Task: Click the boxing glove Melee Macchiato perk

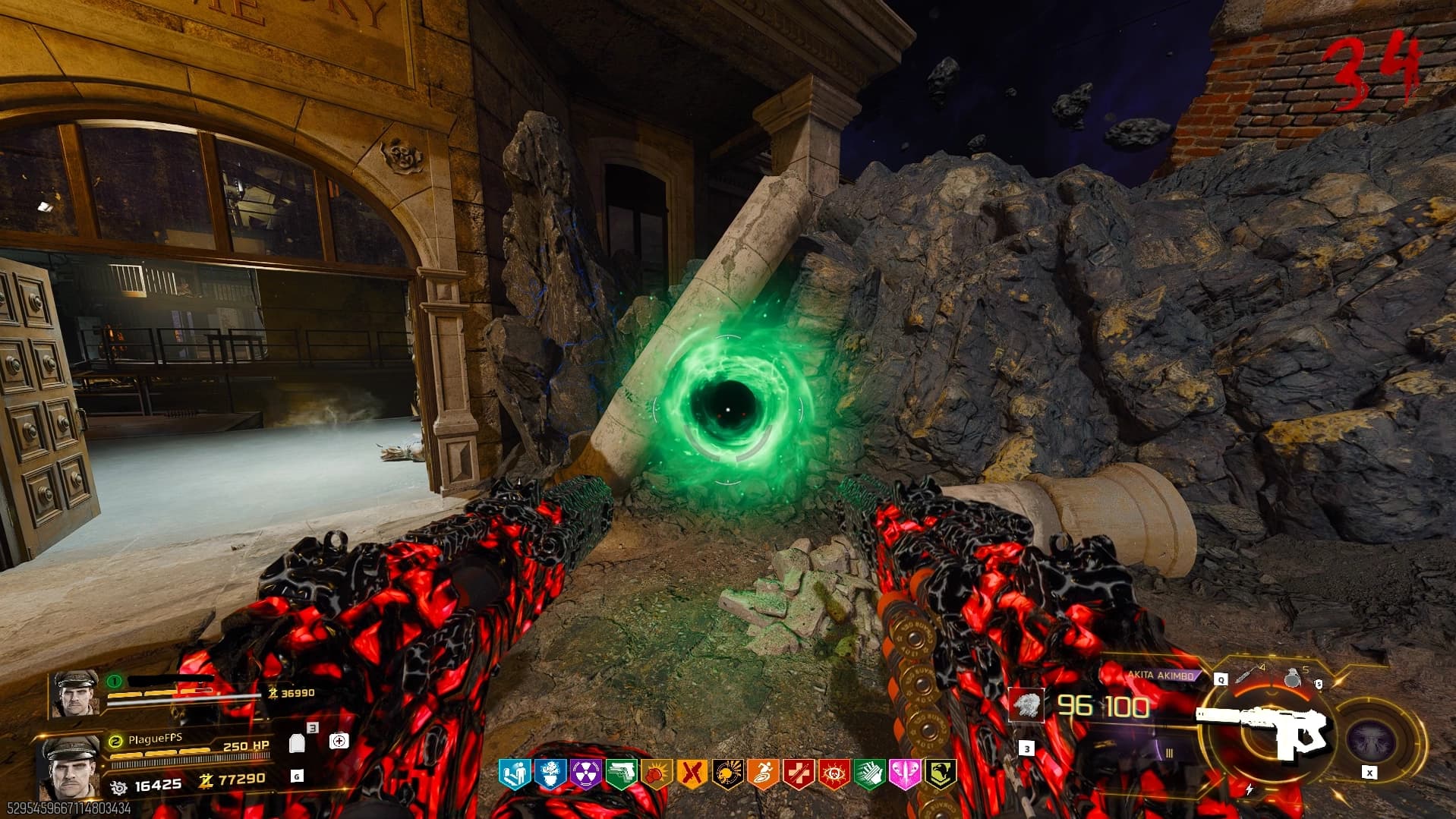Action: pos(656,773)
